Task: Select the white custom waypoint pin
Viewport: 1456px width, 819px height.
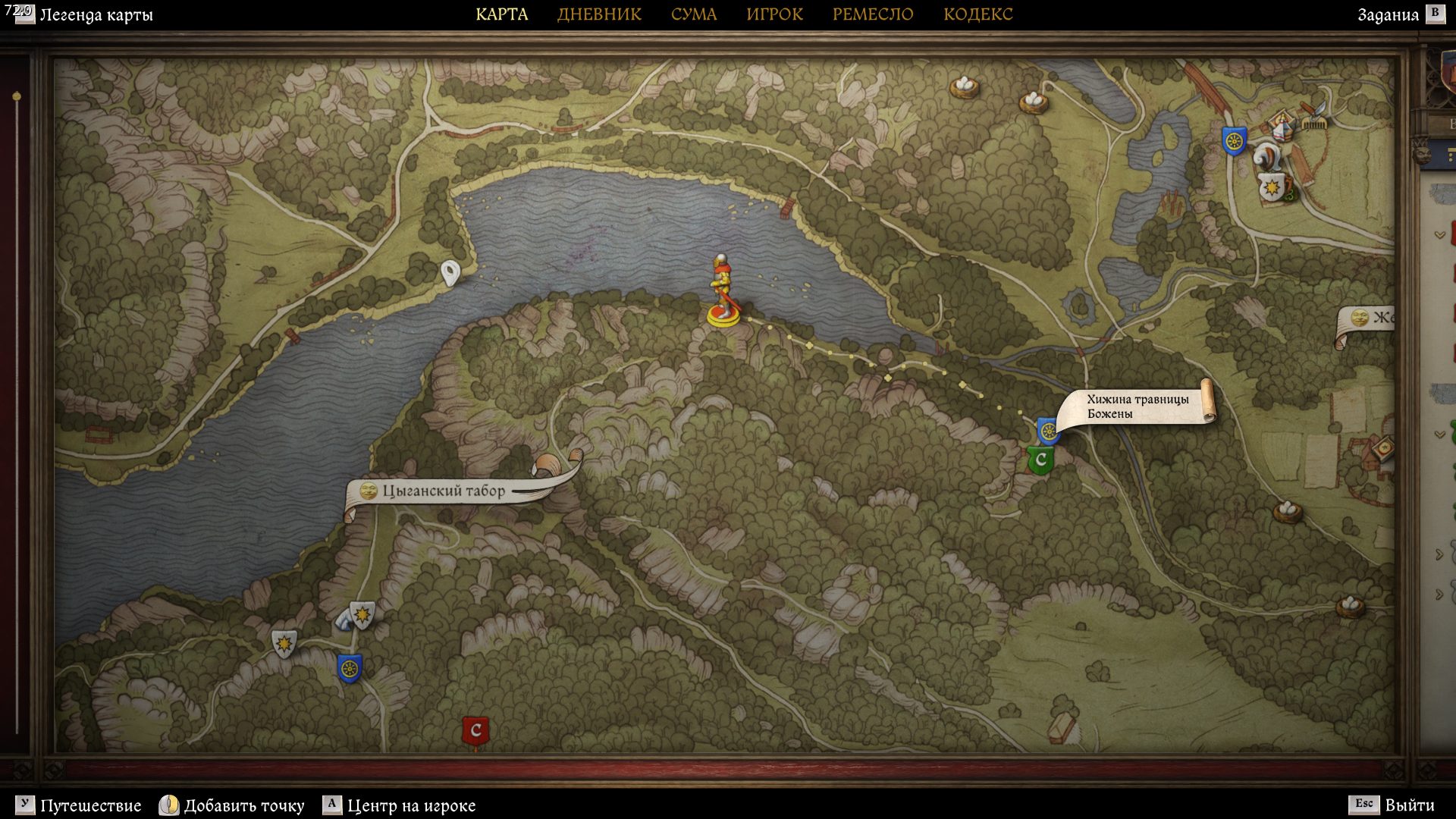Action: (450, 272)
